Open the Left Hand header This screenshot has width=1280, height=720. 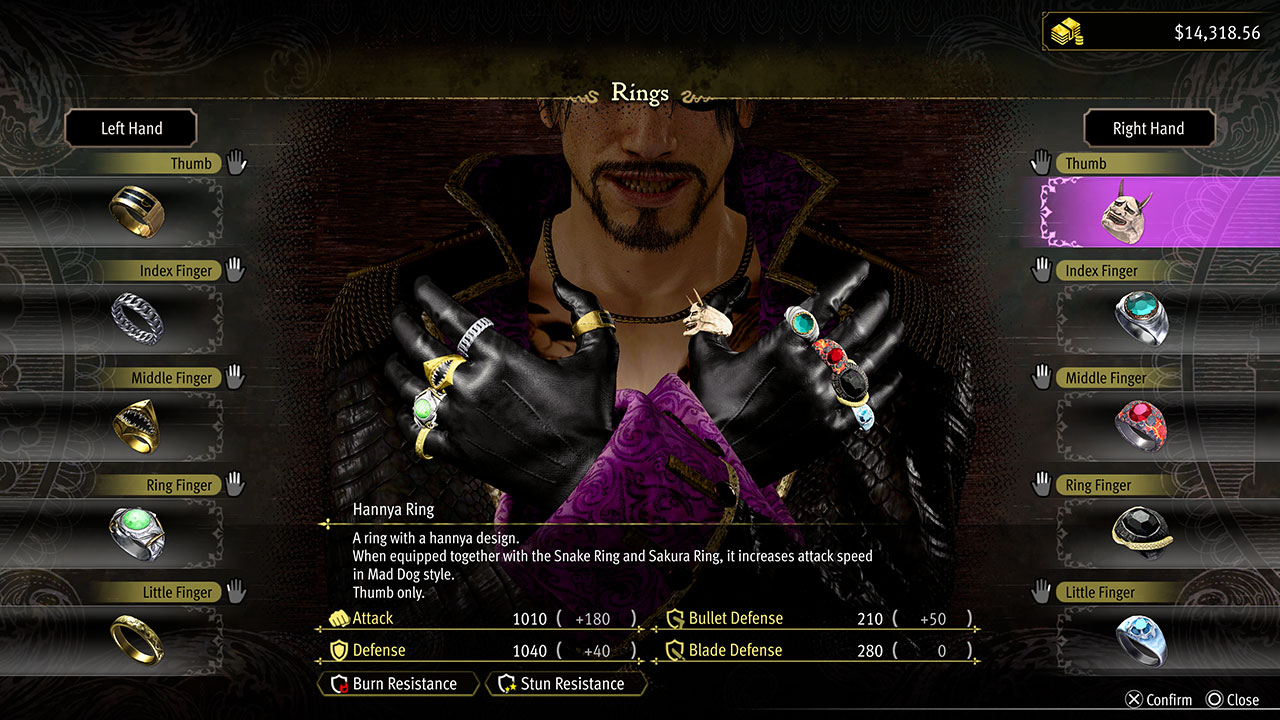coord(131,128)
